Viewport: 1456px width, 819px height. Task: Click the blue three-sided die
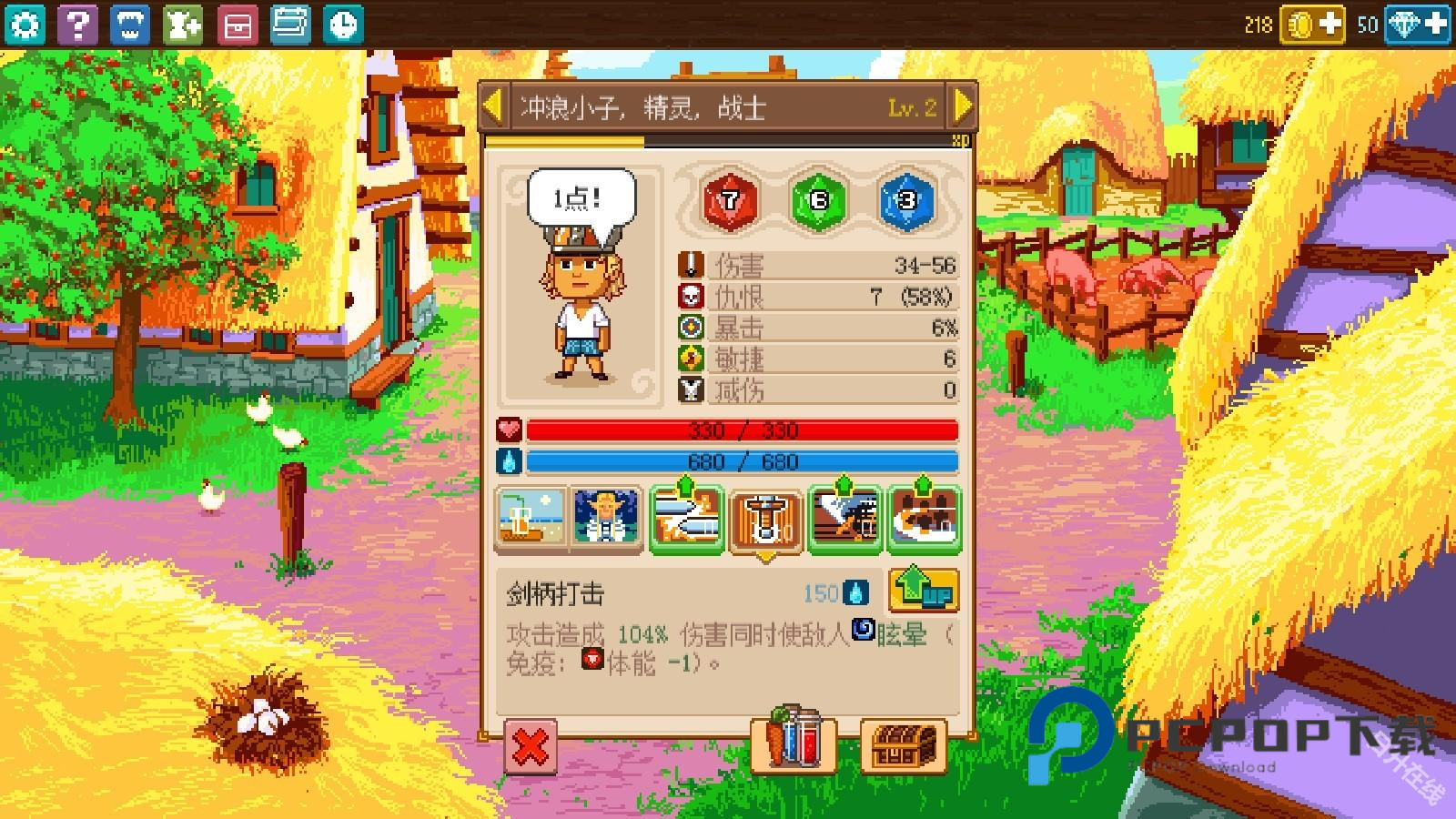click(x=910, y=202)
